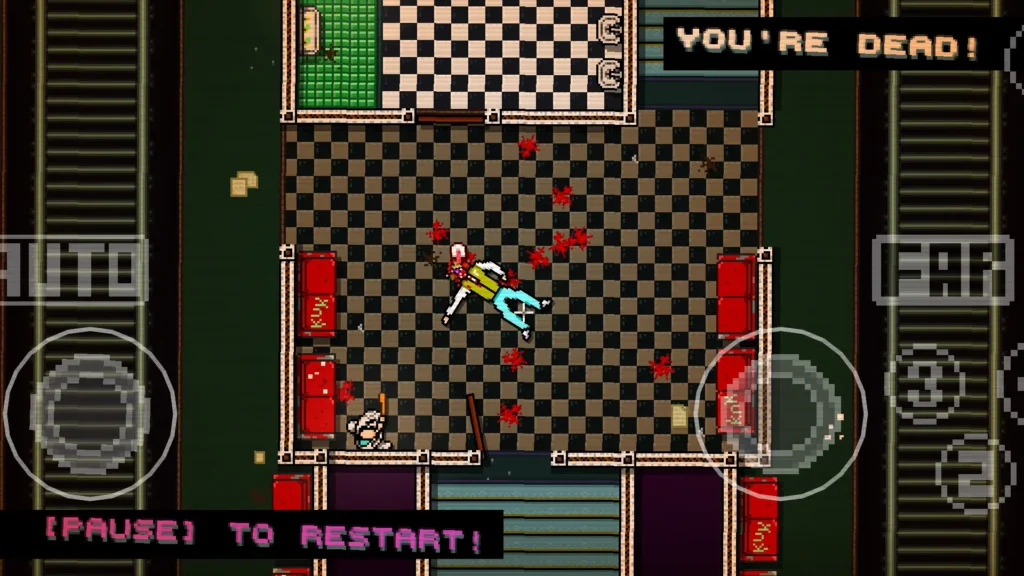This screenshot has height=576, width=1024.
Task: Toggle the FAR look button
Action: 942,269
